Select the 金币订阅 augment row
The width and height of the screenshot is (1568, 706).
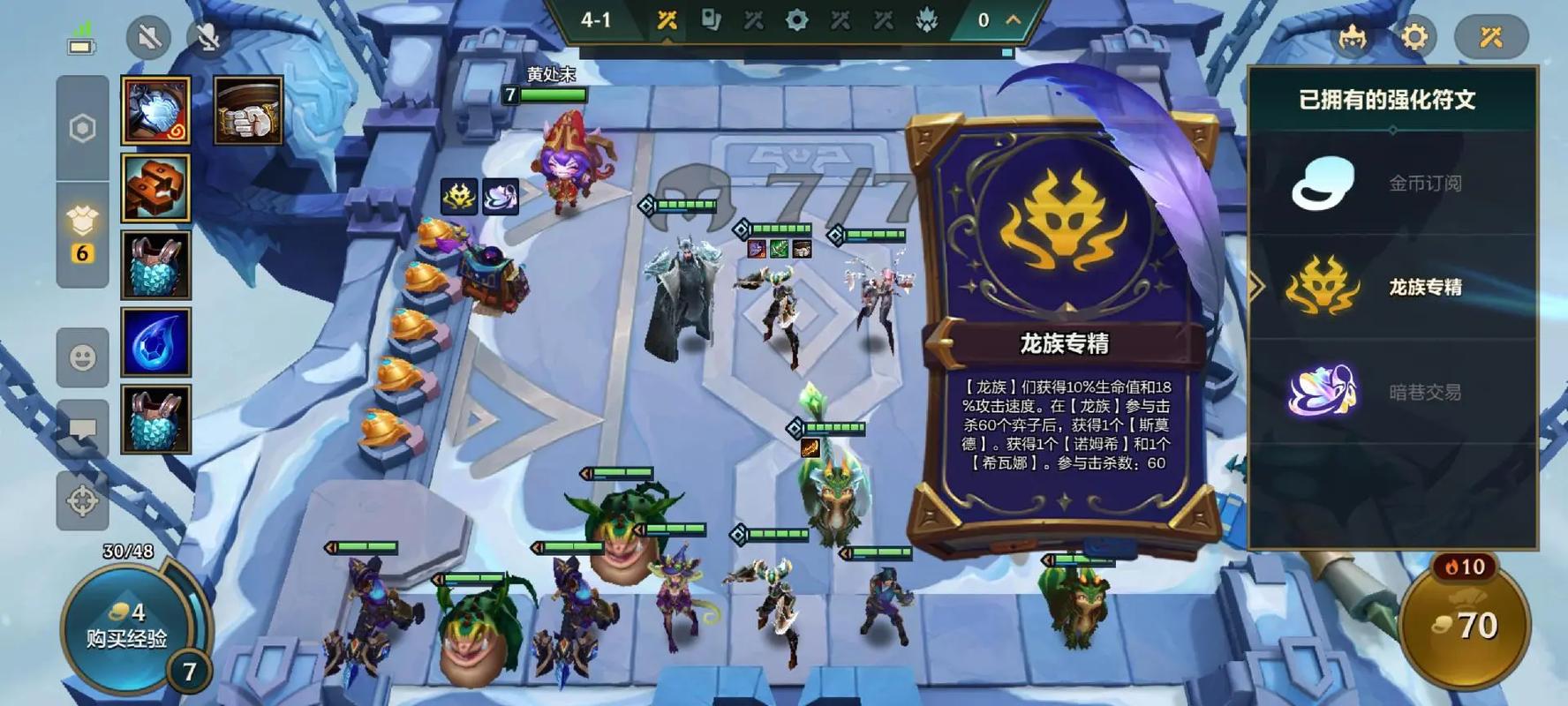(1392, 184)
